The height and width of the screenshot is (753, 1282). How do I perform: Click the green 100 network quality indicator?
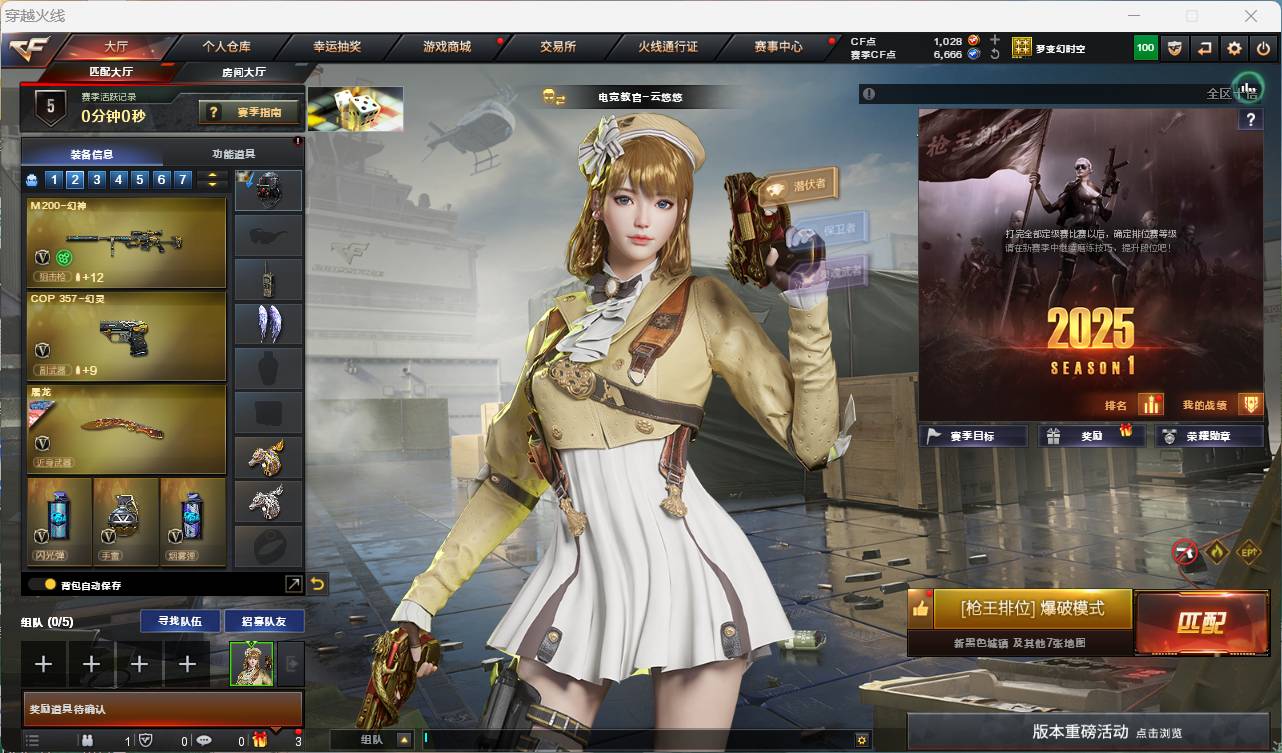tap(1145, 47)
